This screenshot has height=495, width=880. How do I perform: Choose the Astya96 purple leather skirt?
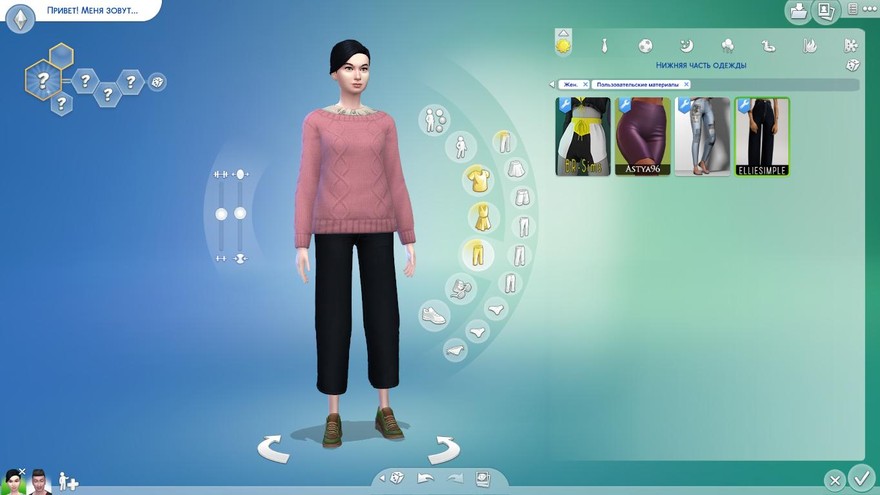[x=643, y=137]
